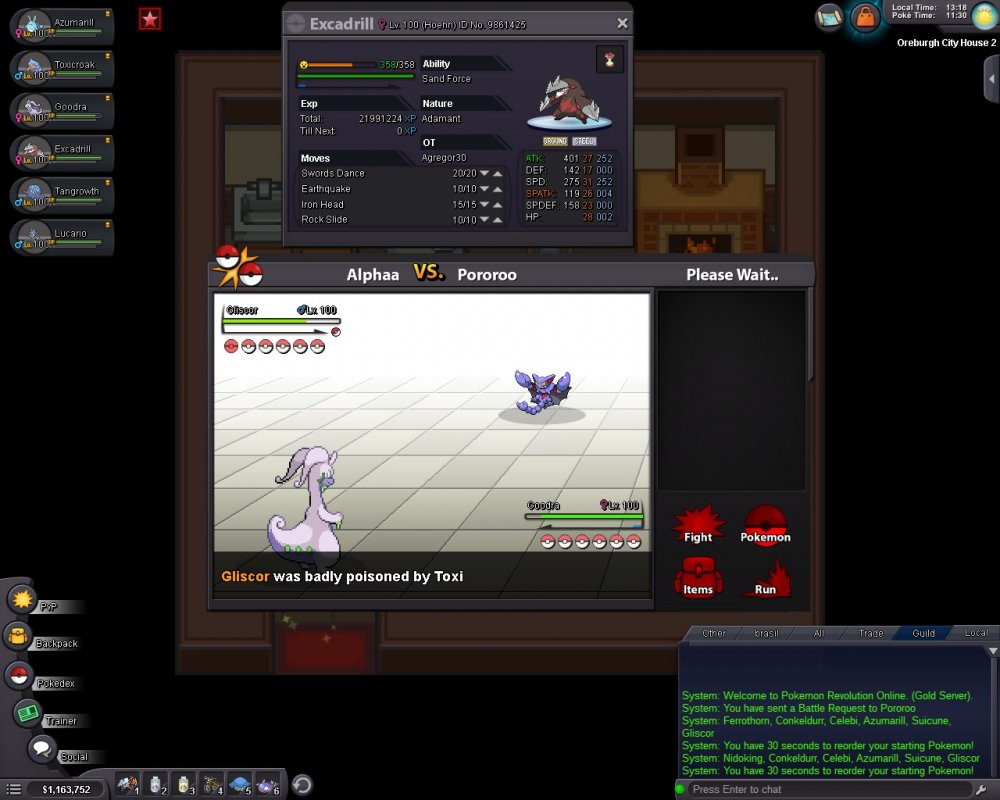Select Lucario in the party list
Viewport: 1000px width, 800px height.
62,237
